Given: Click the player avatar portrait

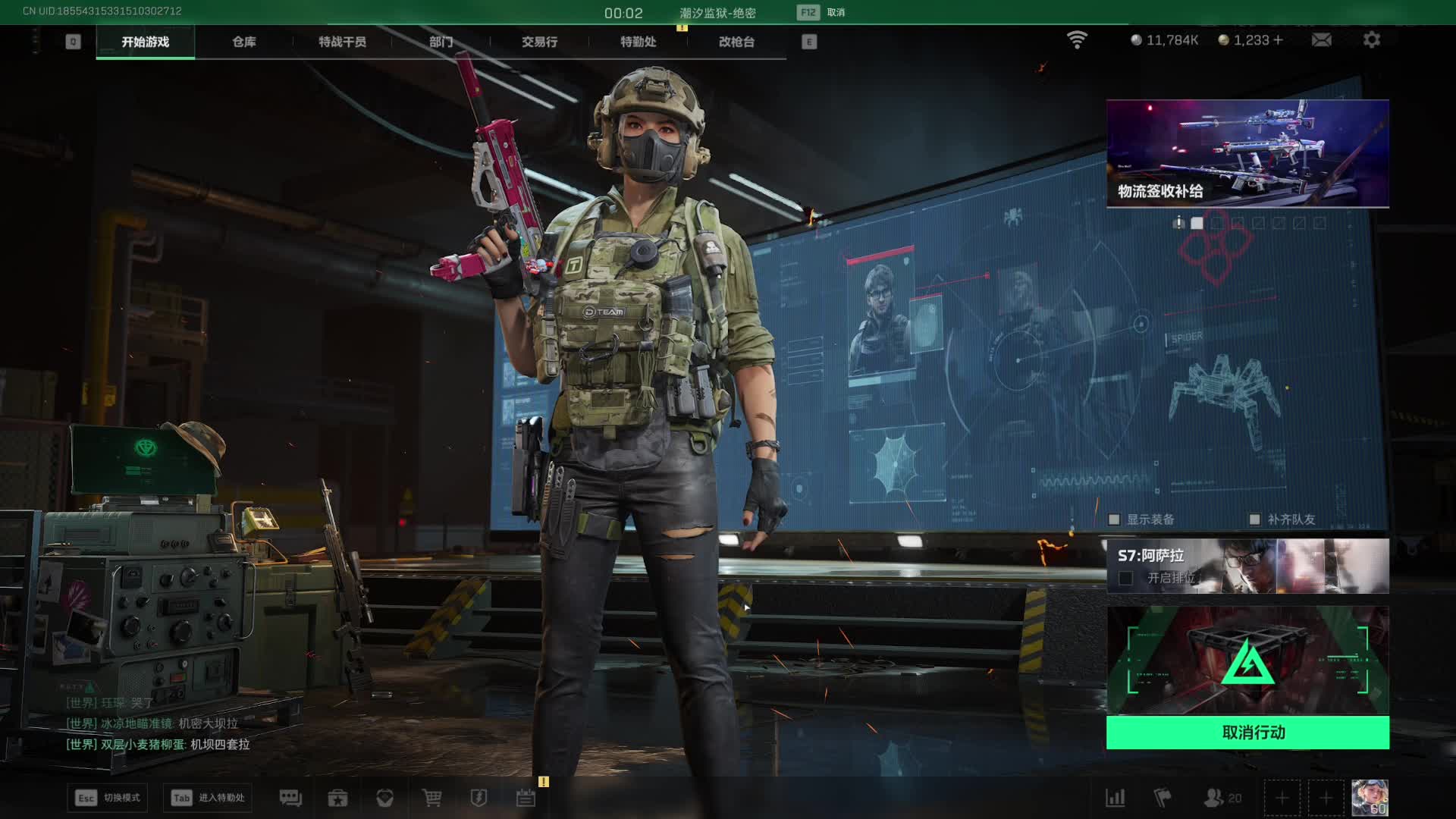Looking at the screenshot, I should [x=1370, y=798].
